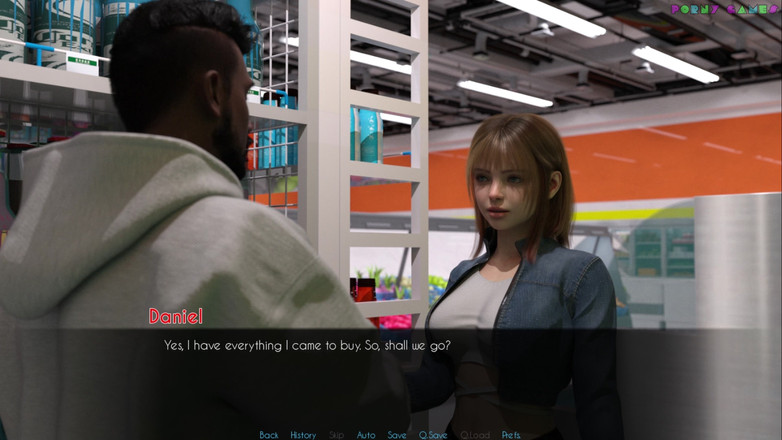
Task: Click the Q.Load quick load option
Action: click(475, 435)
